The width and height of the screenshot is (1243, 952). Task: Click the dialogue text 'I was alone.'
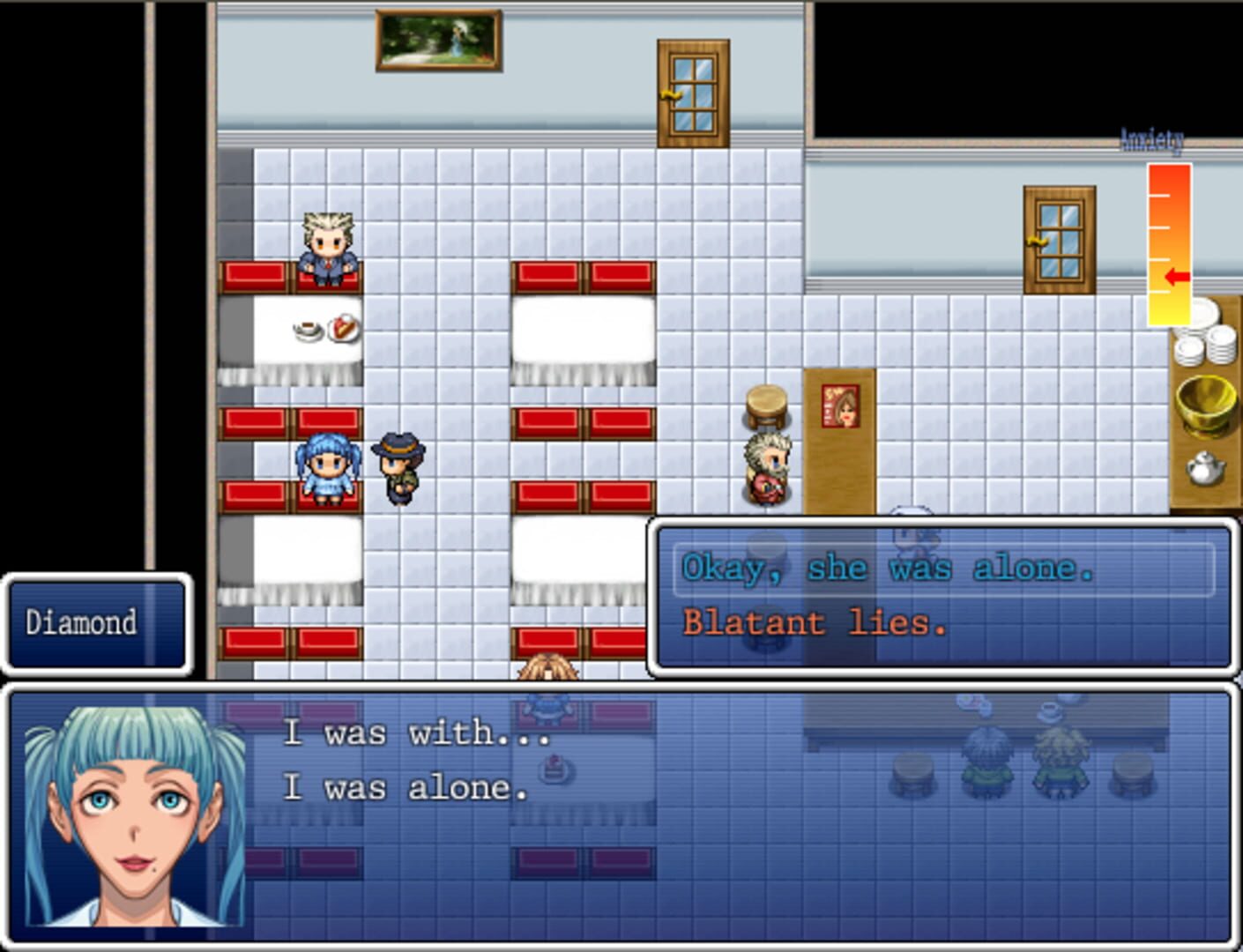click(406, 787)
